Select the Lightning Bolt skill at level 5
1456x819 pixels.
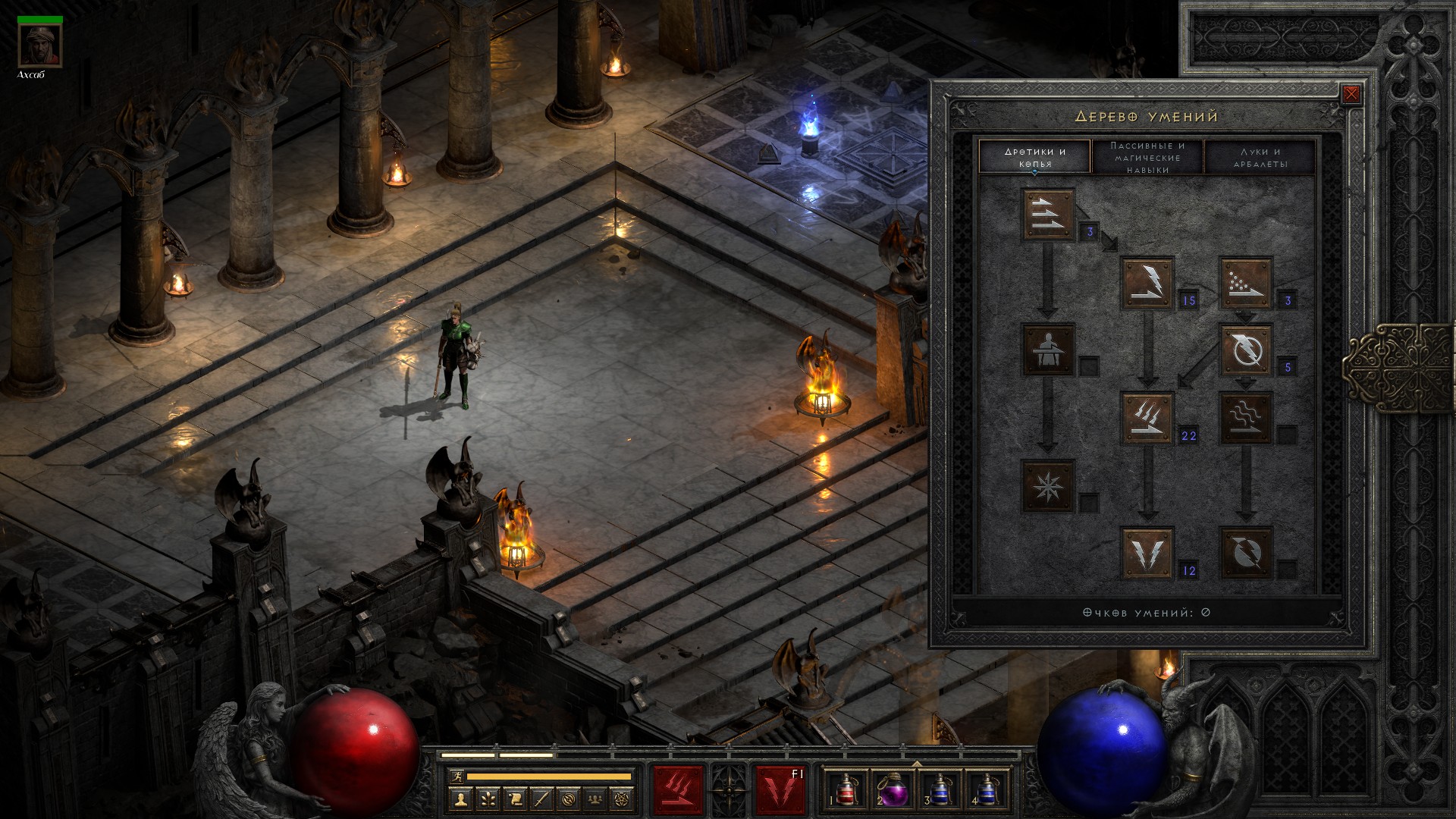[1245, 350]
